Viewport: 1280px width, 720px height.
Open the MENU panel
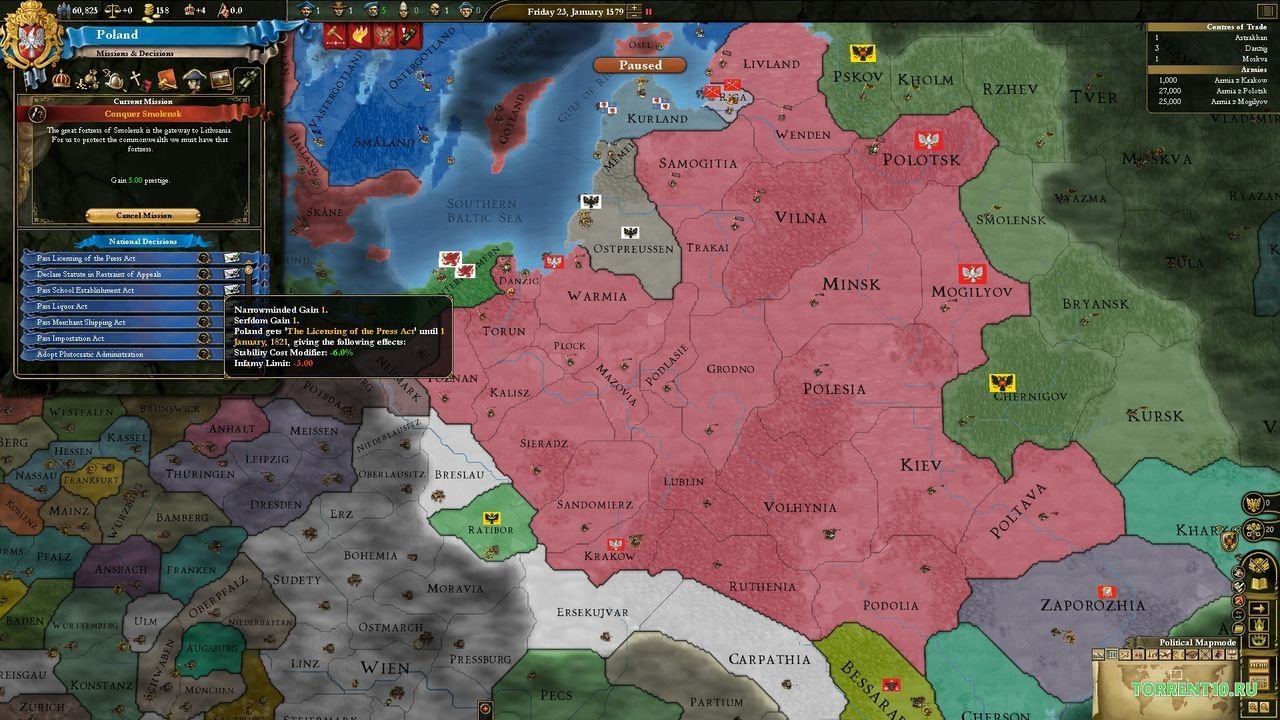coord(1259,665)
